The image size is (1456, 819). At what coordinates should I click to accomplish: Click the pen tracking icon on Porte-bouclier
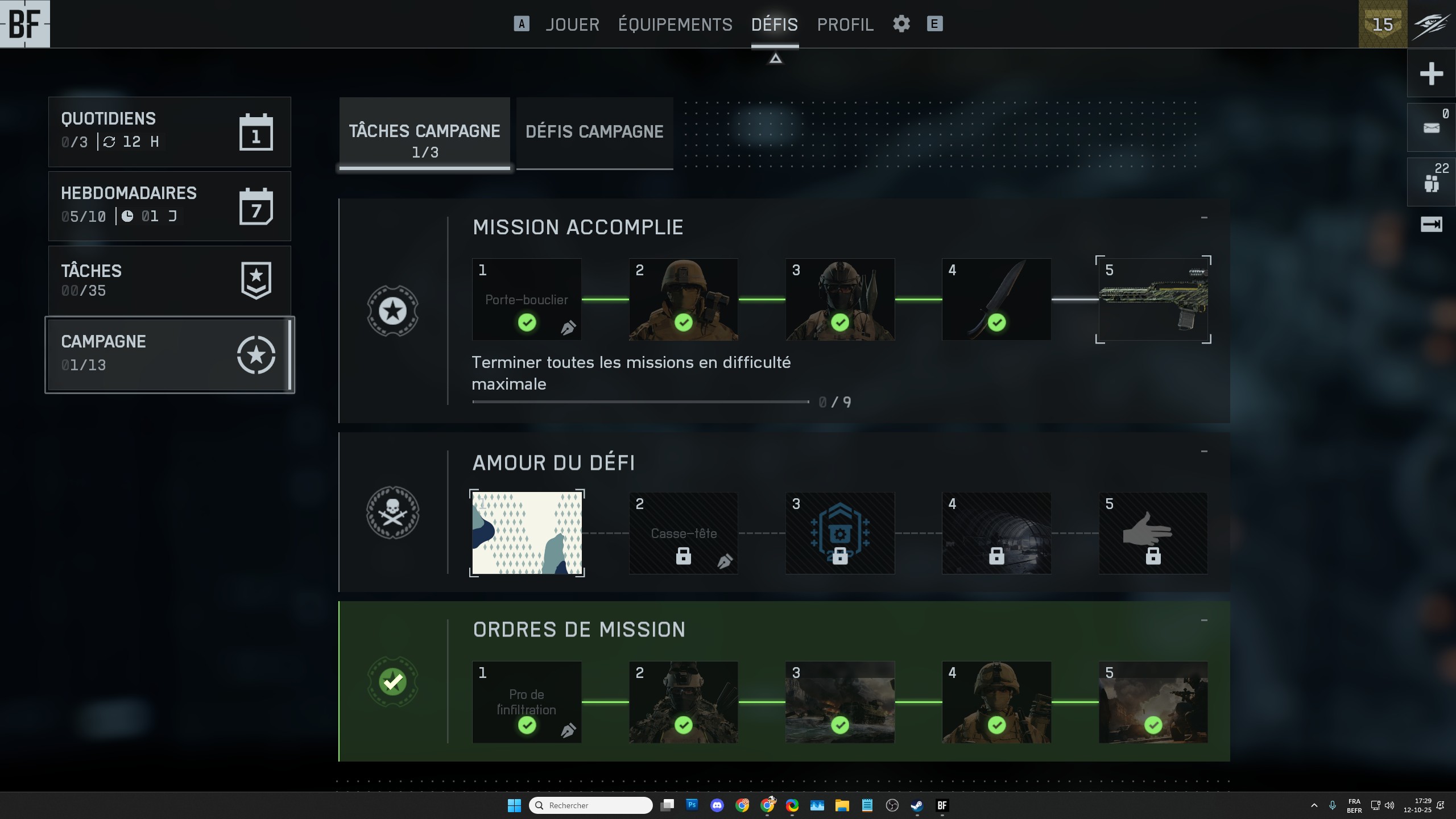(x=568, y=328)
